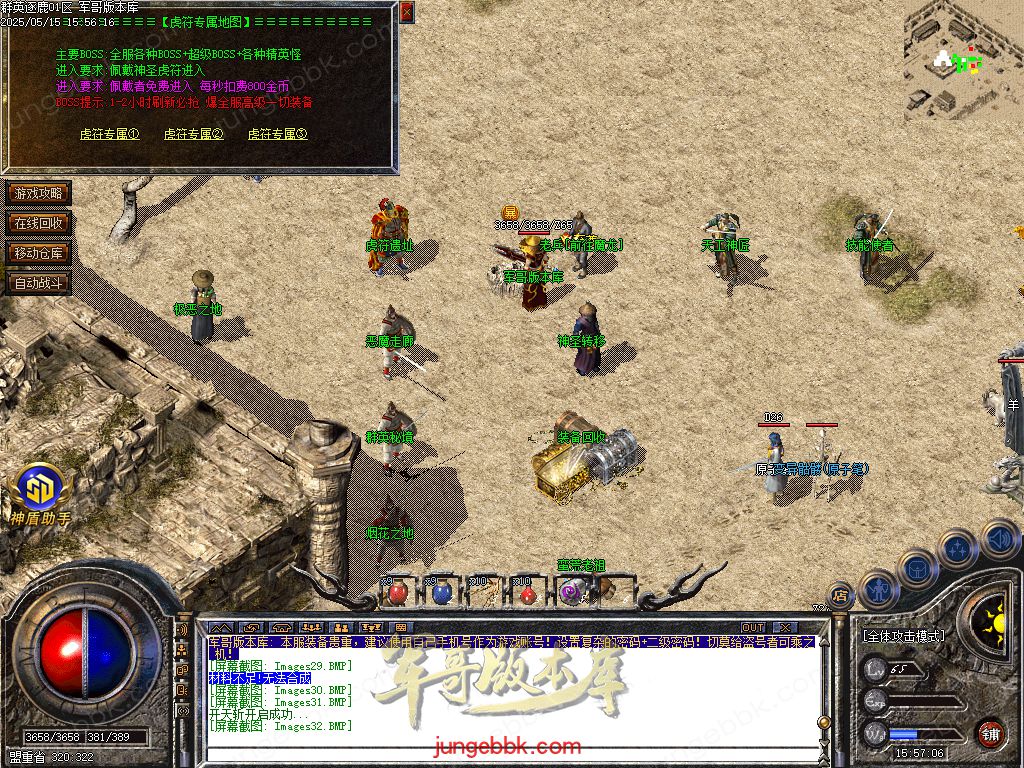Image resolution: width=1024 pixels, height=768 pixels.
Task: Choose the 虎符专属③ map link
Action: pyautogui.click(x=277, y=134)
